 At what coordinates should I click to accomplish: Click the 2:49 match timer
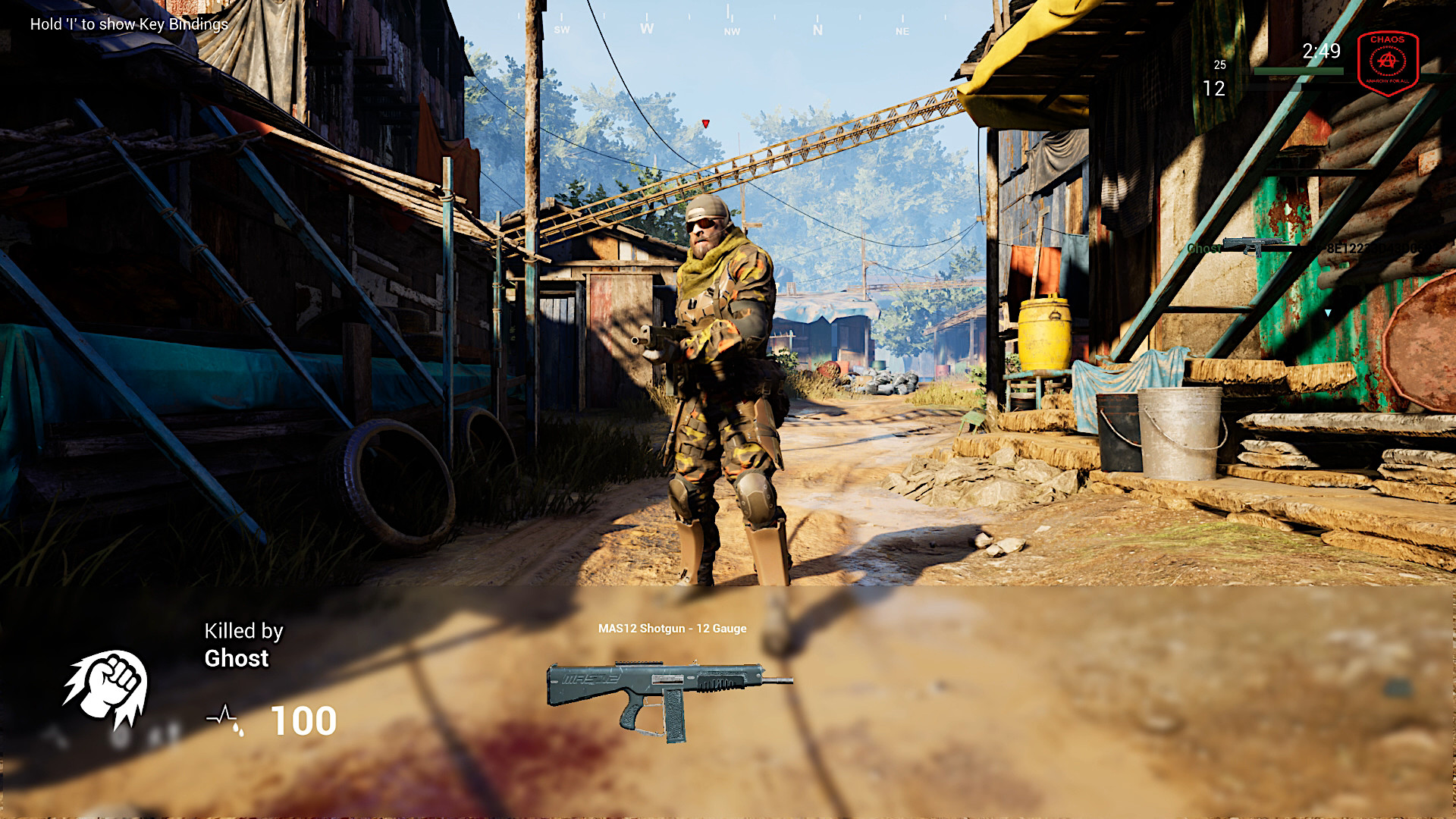[x=1321, y=51]
